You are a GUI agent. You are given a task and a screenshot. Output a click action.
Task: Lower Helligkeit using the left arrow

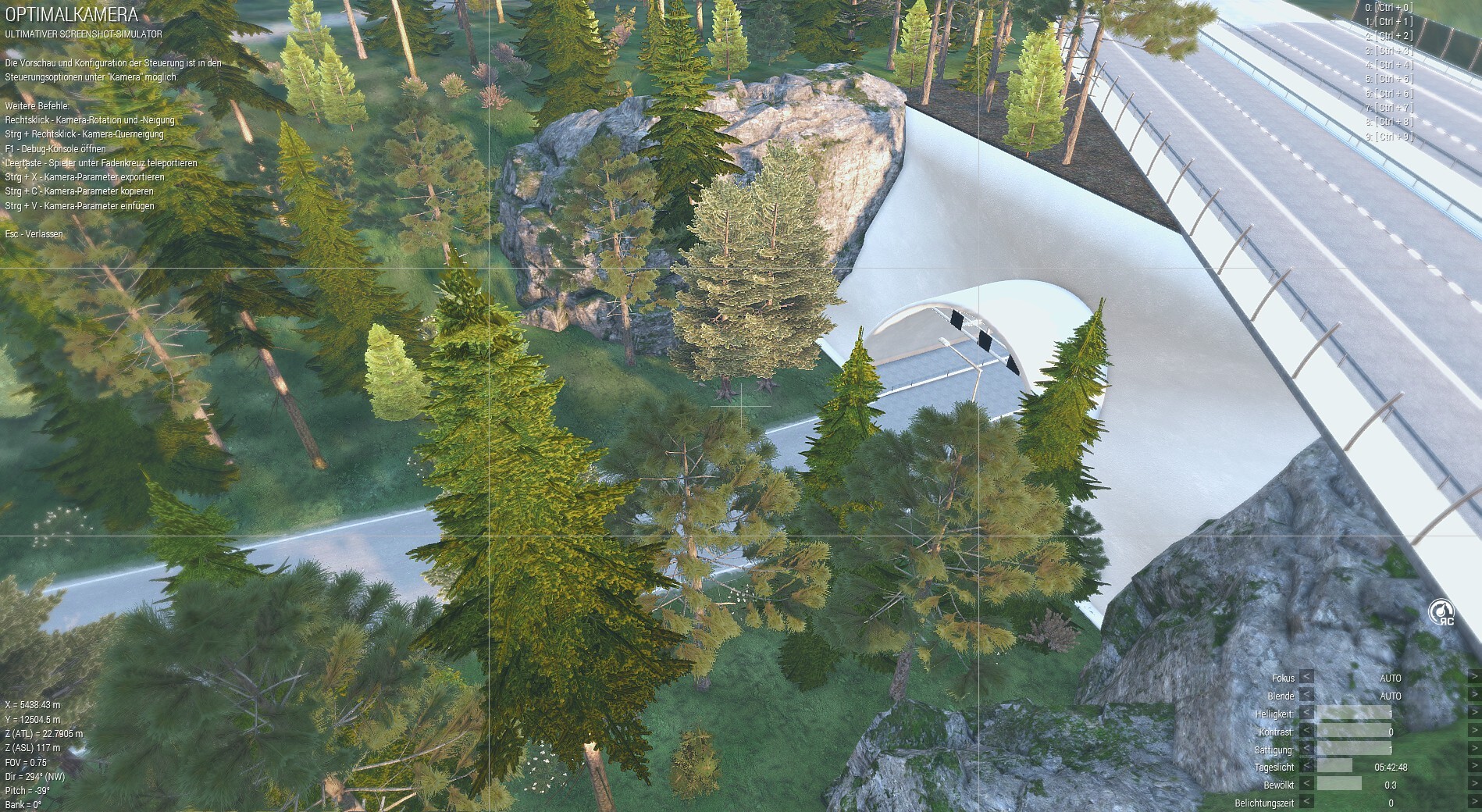1306,714
